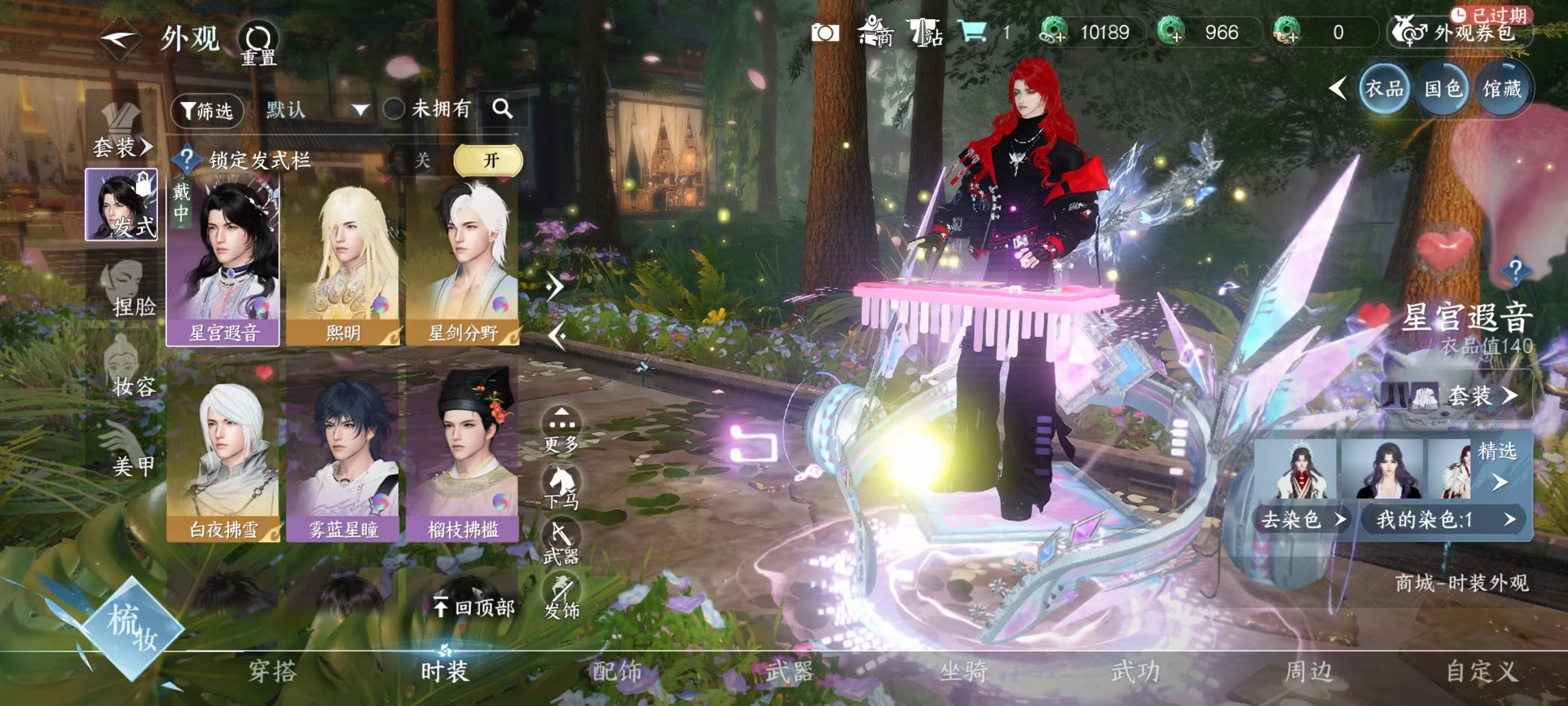Tap the 回顶部 back-to-top button
Viewport: 1568px width, 706px height.
475,607
